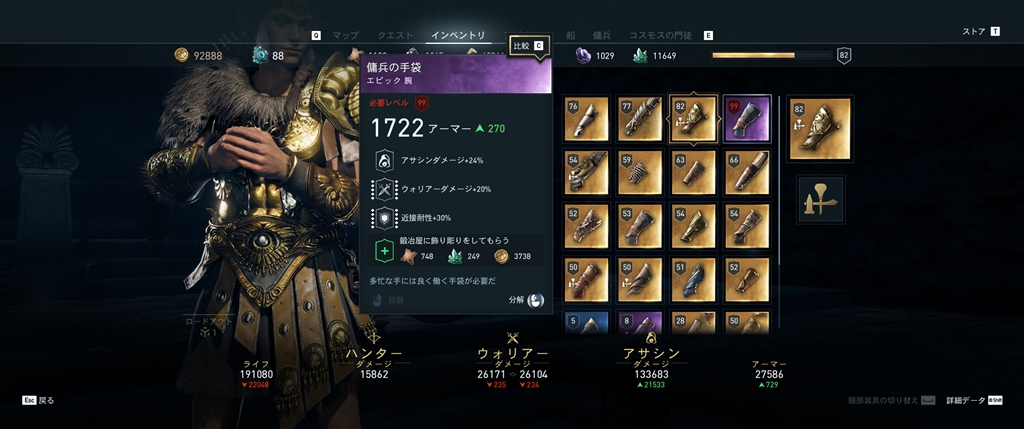Pick the level 59 bracer slot
The height and width of the screenshot is (429, 1024).
click(x=639, y=172)
